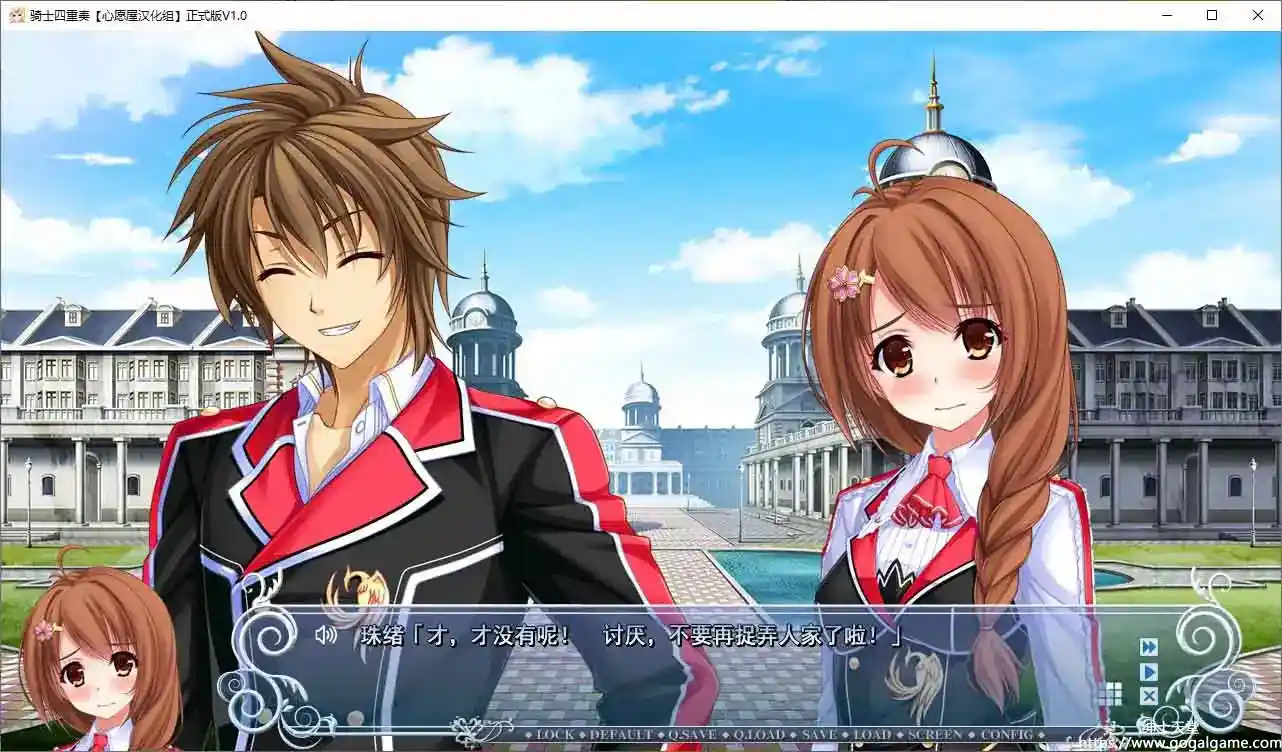Restore settings with DEFAULT
The width and height of the screenshot is (1282, 752).
[x=620, y=735]
